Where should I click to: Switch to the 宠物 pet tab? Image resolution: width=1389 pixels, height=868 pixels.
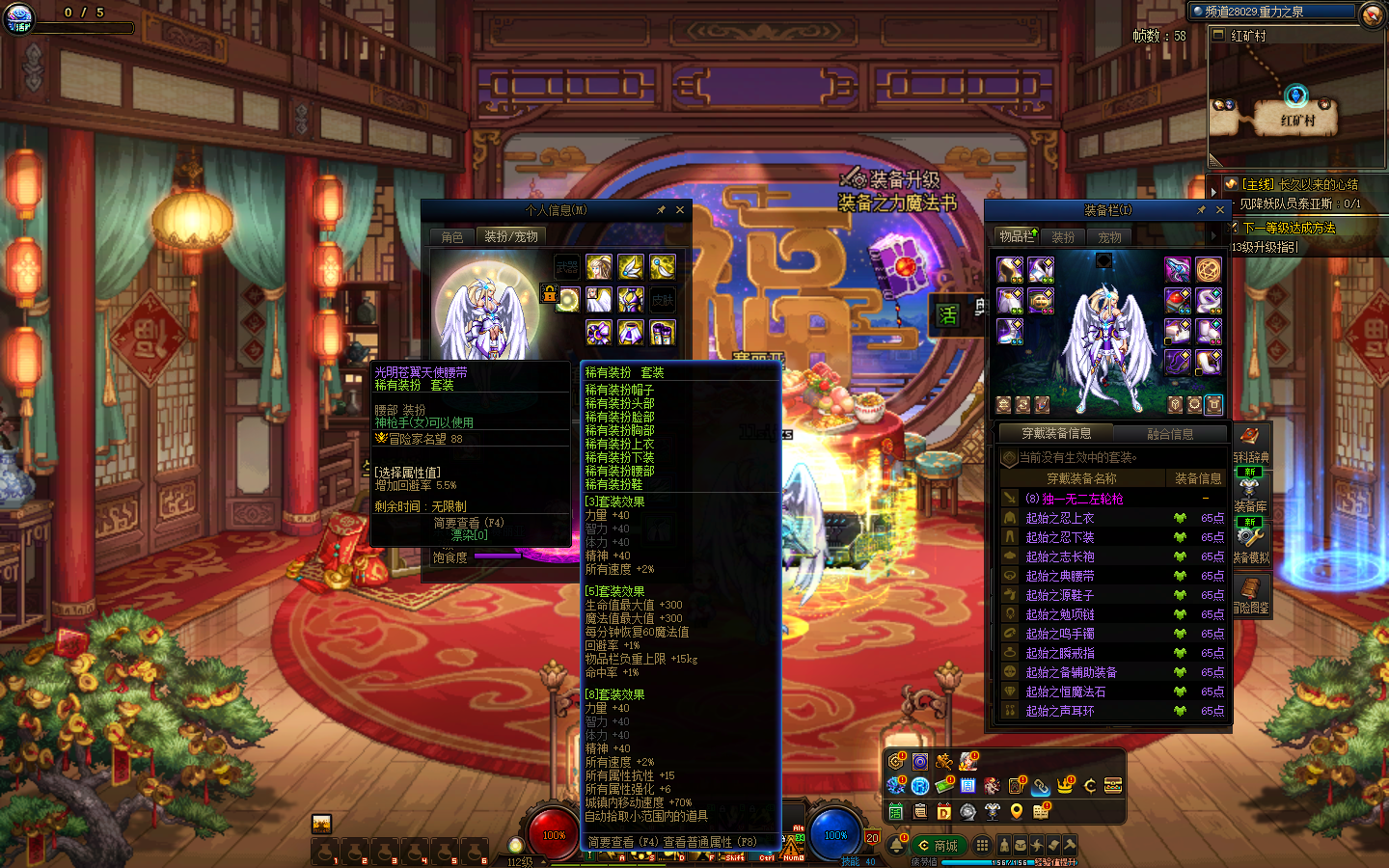tap(1109, 236)
